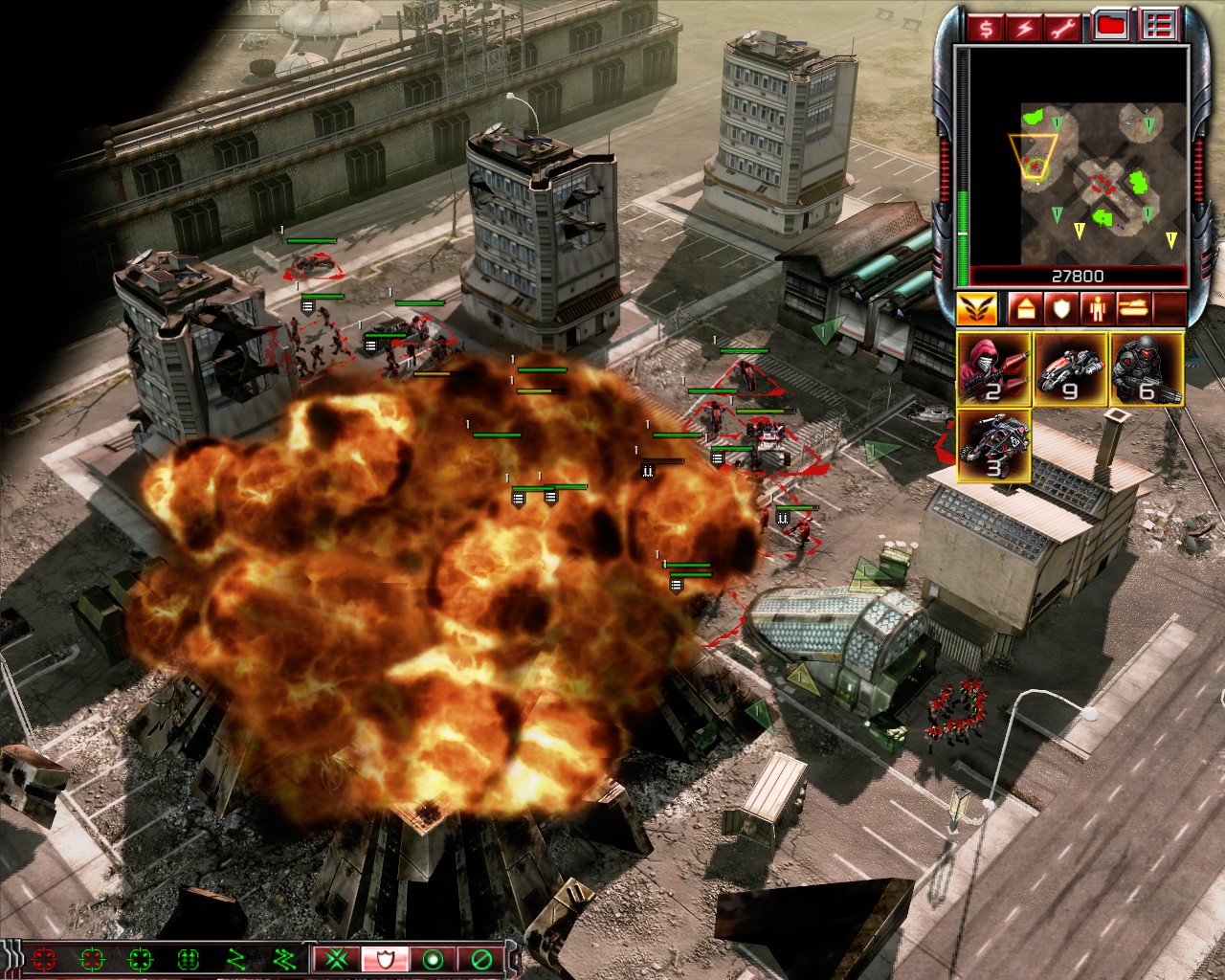Select the raider buggy group of three

[x=993, y=446]
